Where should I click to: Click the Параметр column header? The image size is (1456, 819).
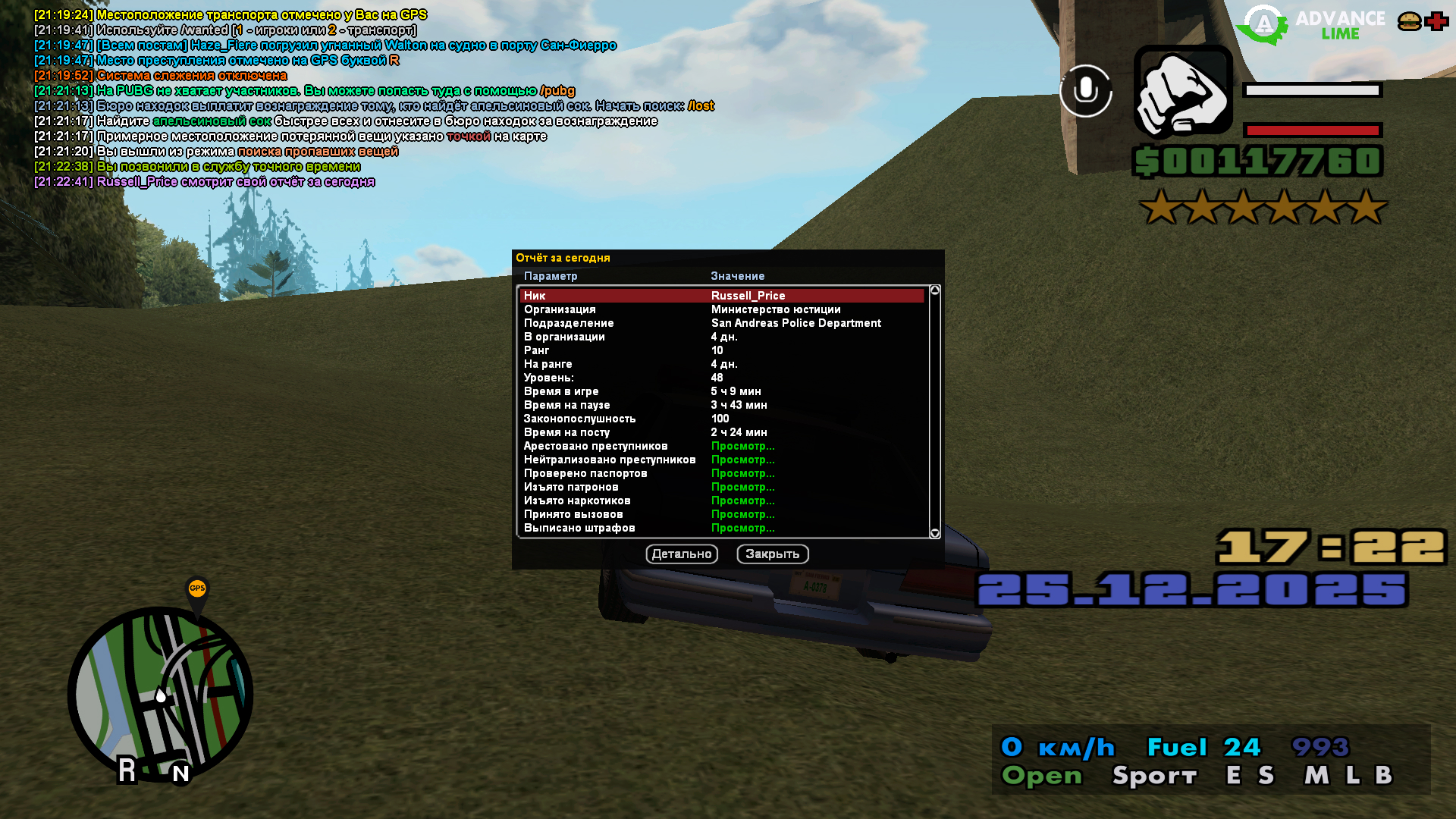pos(550,276)
